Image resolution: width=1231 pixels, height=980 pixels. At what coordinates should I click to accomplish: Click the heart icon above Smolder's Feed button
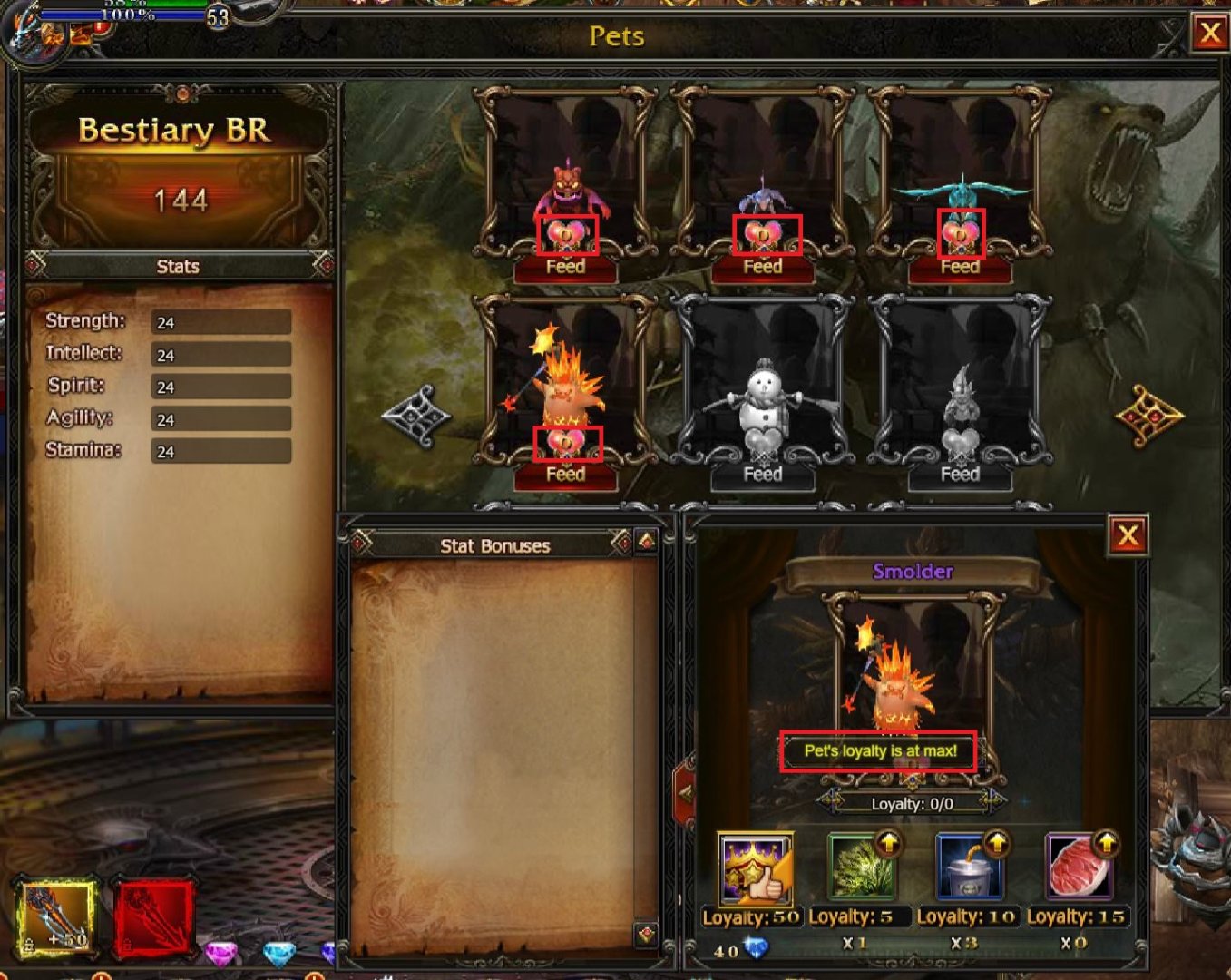coord(566,442)
